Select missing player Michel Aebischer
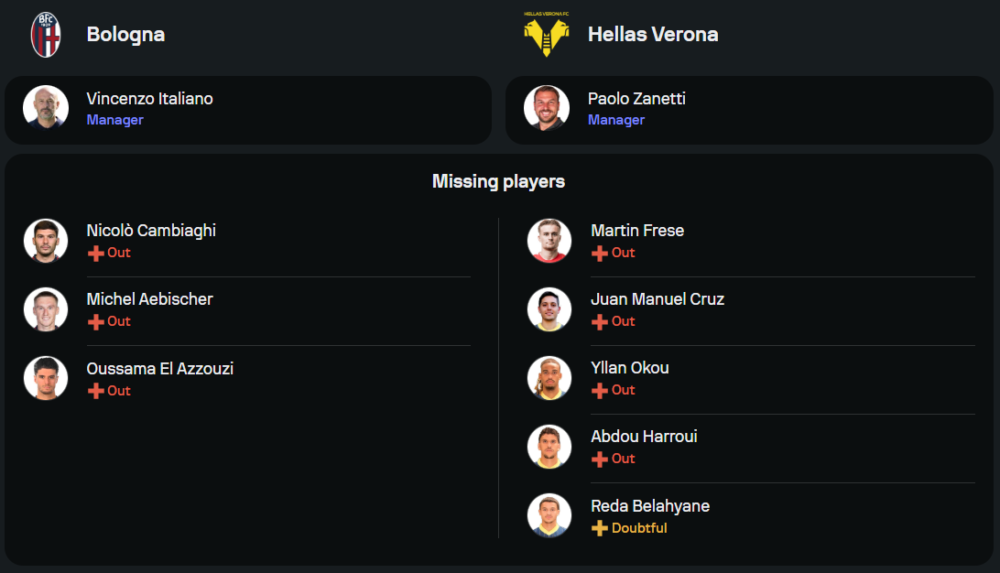This screenshot has width=1000, height=573. tap(149, 300)
